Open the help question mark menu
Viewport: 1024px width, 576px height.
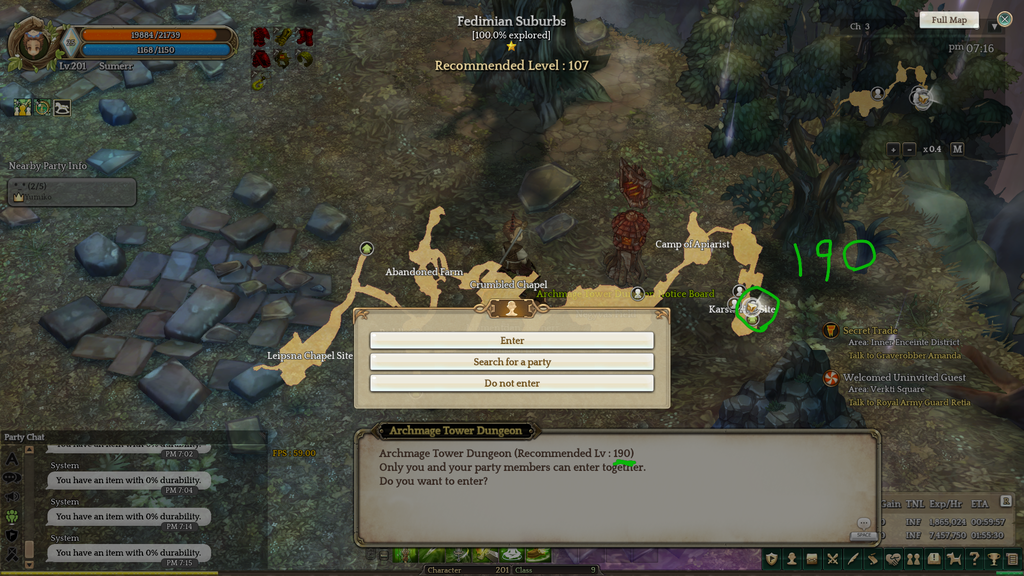point(975,559)
